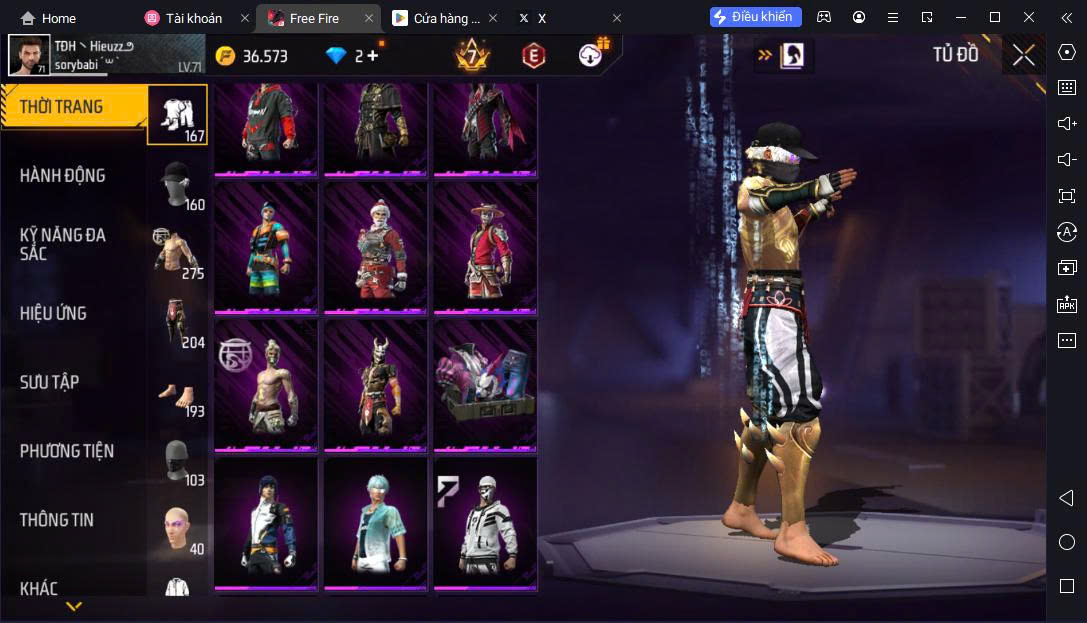Select the white skull-mask hoodie outfit

pos(485,523)
